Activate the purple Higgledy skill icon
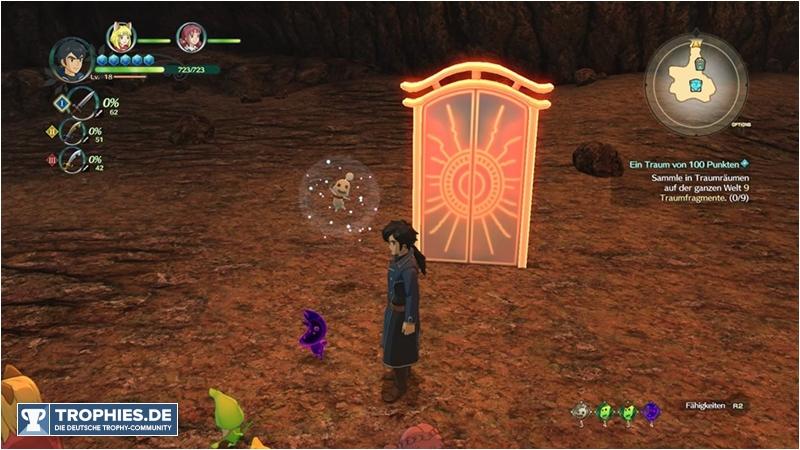800x450 pixels. (651, 410)
